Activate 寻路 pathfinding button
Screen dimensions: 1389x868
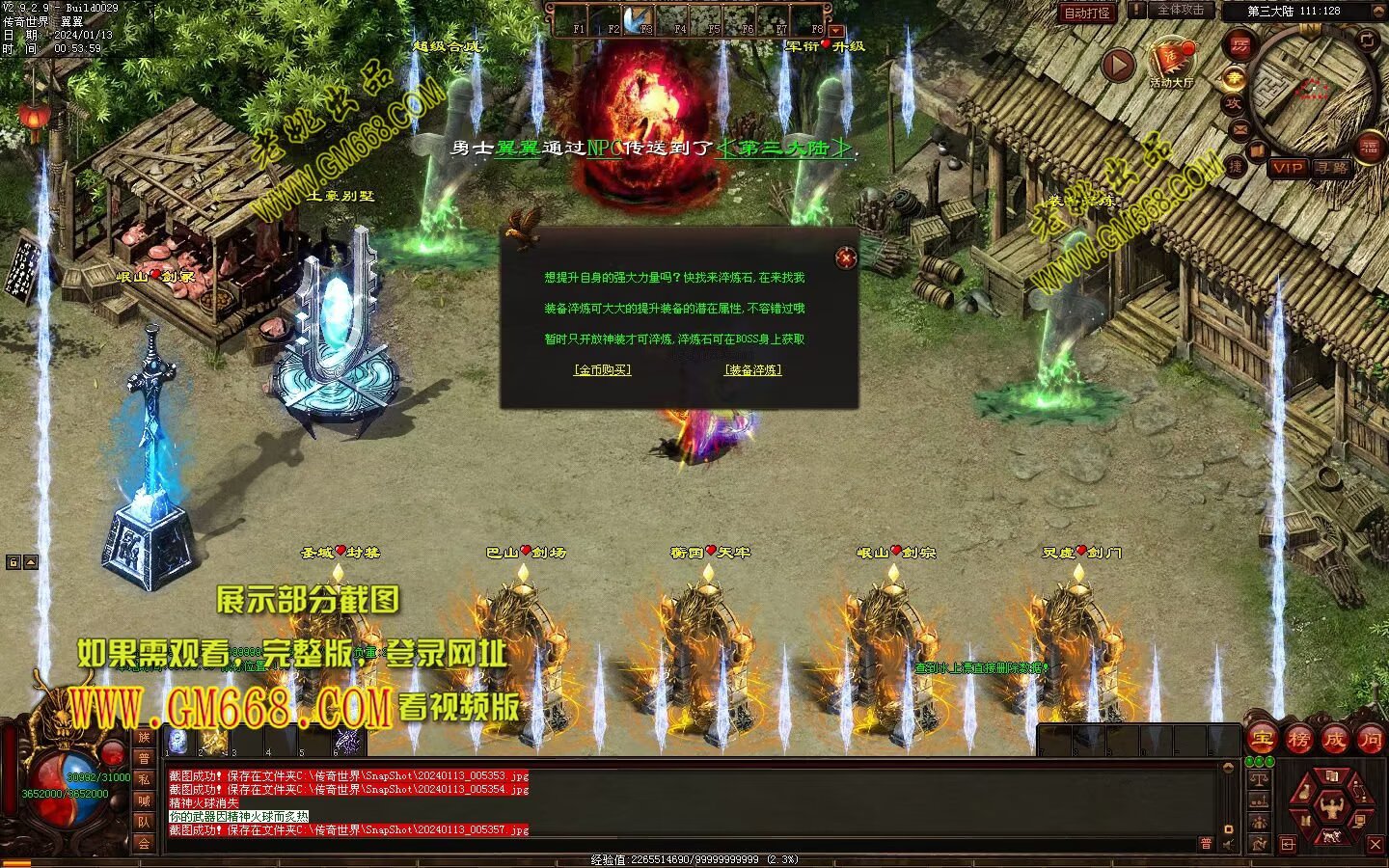click(1331, 168)
